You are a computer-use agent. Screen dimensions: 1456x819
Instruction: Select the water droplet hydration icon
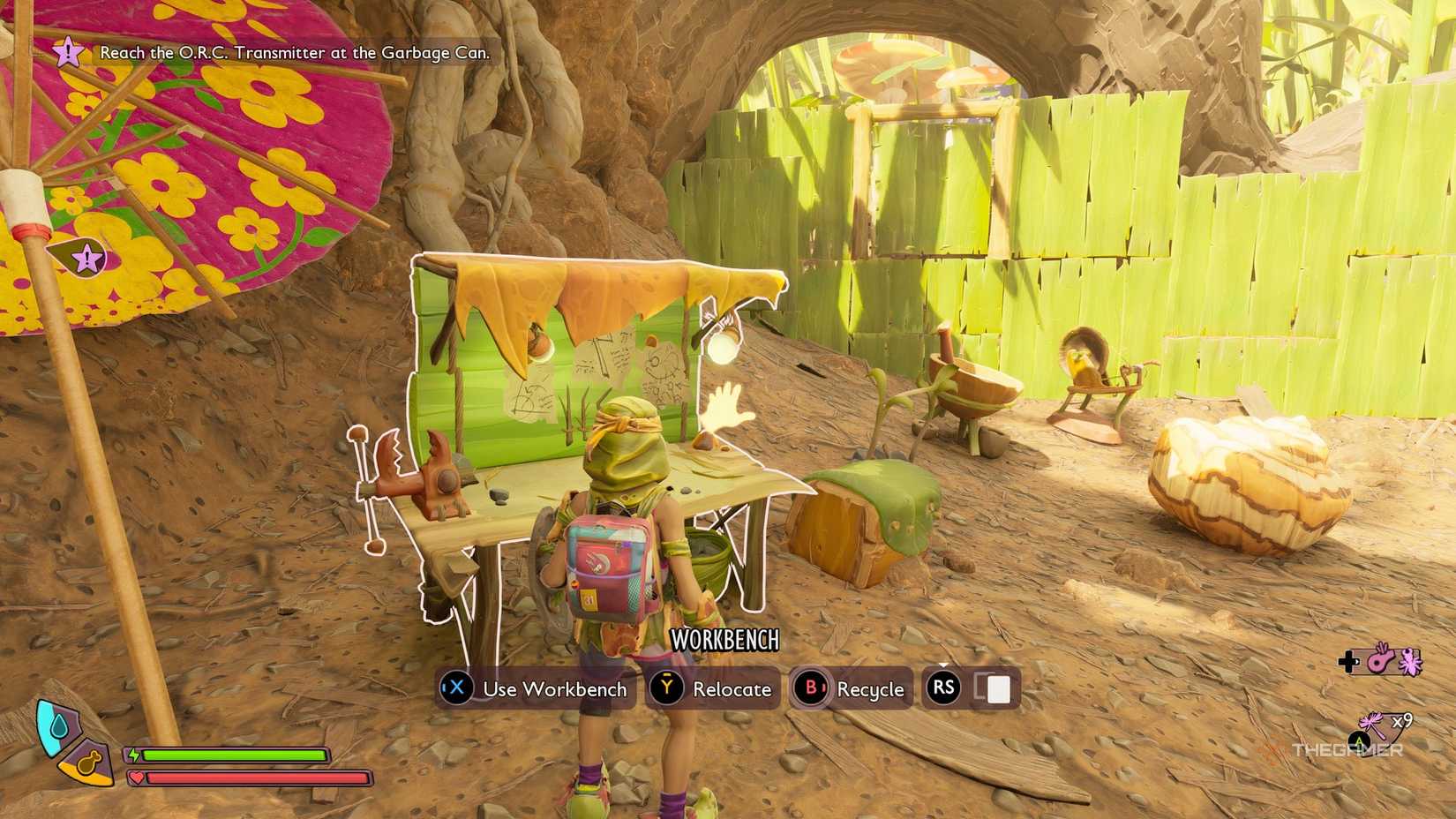point(58,725)
